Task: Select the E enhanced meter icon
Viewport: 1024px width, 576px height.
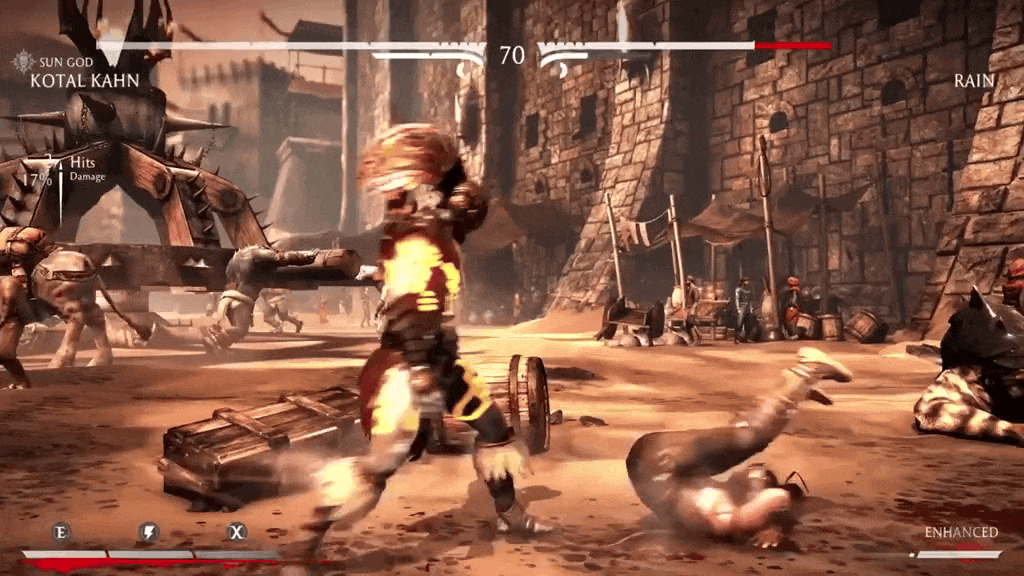Action: 61,532
